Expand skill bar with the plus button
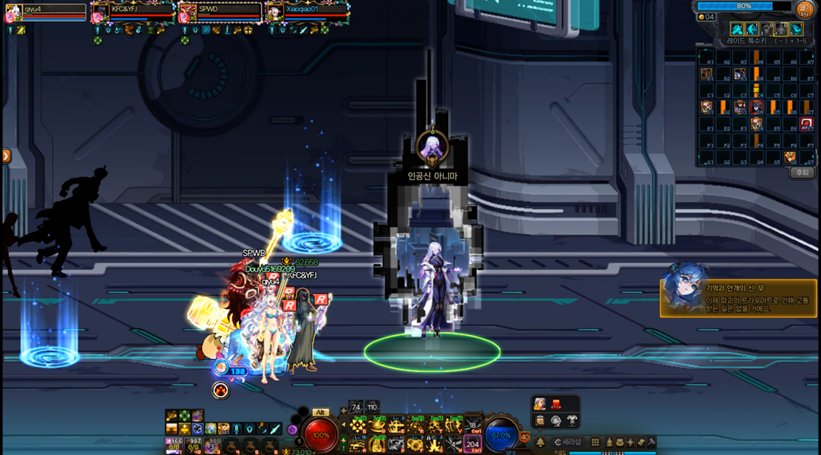The width and height of the screenshot is (821, 455). pyautogui.click(x=343, y=410)
